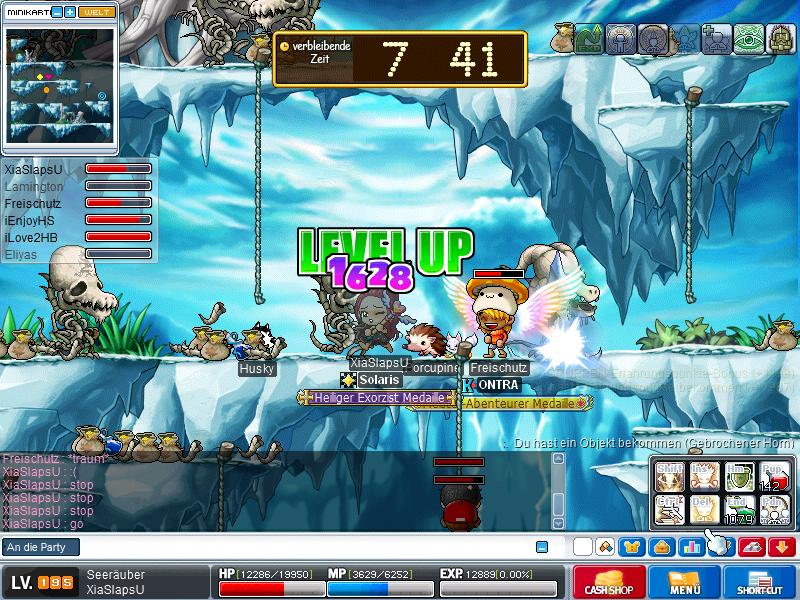Image resolution: width=800 pixels, height=600 pixels.
Task: Click the red down-arrow toolbar button
Action: click(782, 547)
